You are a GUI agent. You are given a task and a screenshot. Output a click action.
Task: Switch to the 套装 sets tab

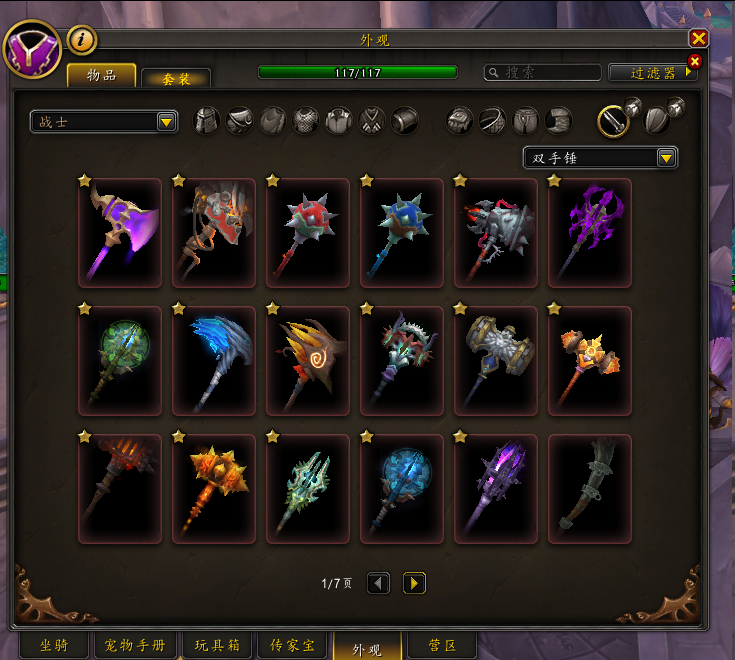176,78
